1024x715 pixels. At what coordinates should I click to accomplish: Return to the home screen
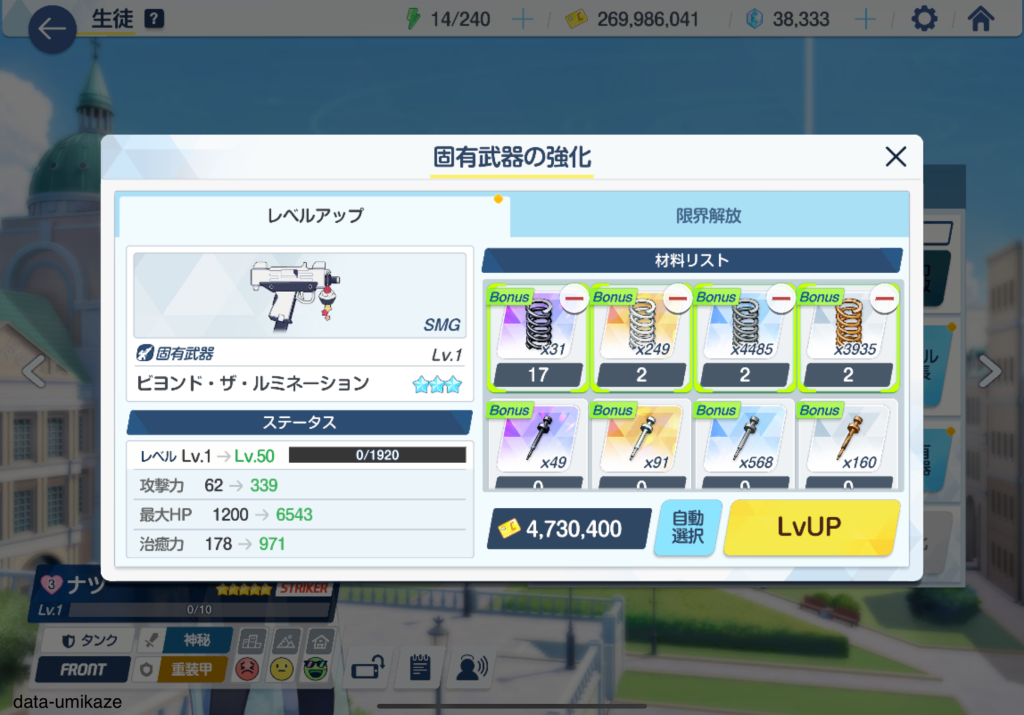[982, 19]
